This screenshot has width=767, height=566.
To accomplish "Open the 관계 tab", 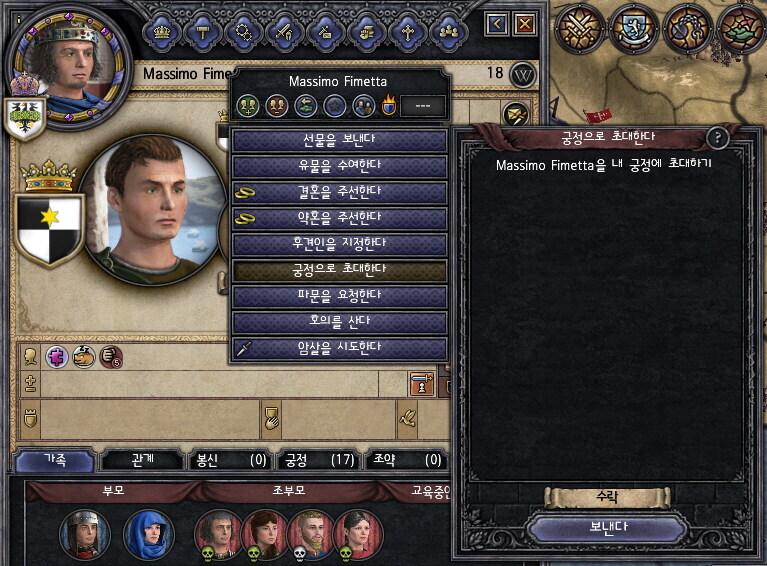I will (x=142, y=460).
